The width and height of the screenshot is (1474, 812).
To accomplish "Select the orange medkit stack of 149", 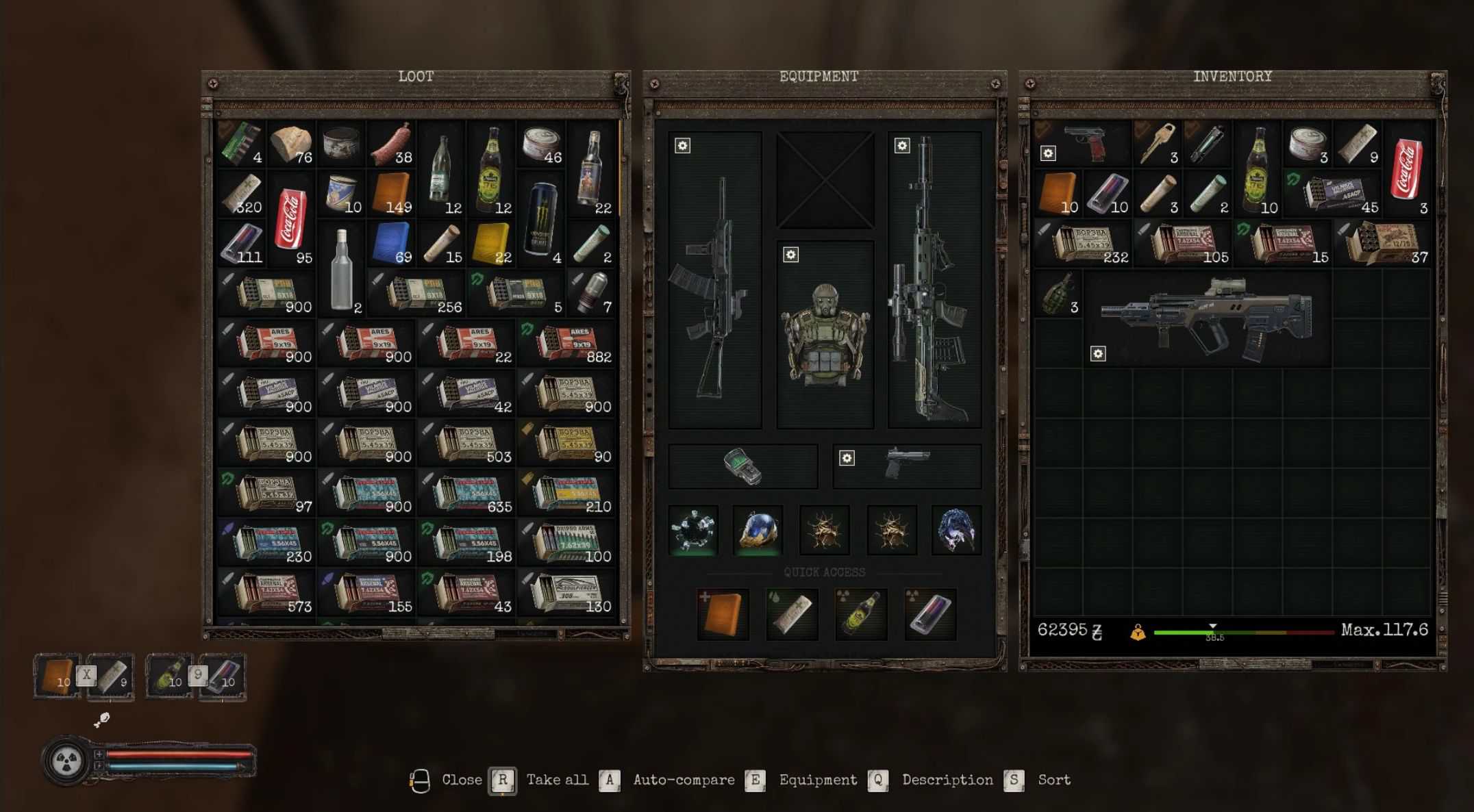I will (391, 194).
